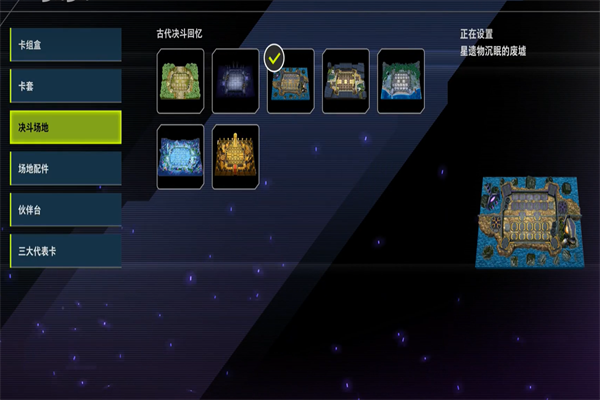Select the icy blue crystal duel field
Image resolution: width=600 pixels, height=400 pixels.
click(181, 157)
